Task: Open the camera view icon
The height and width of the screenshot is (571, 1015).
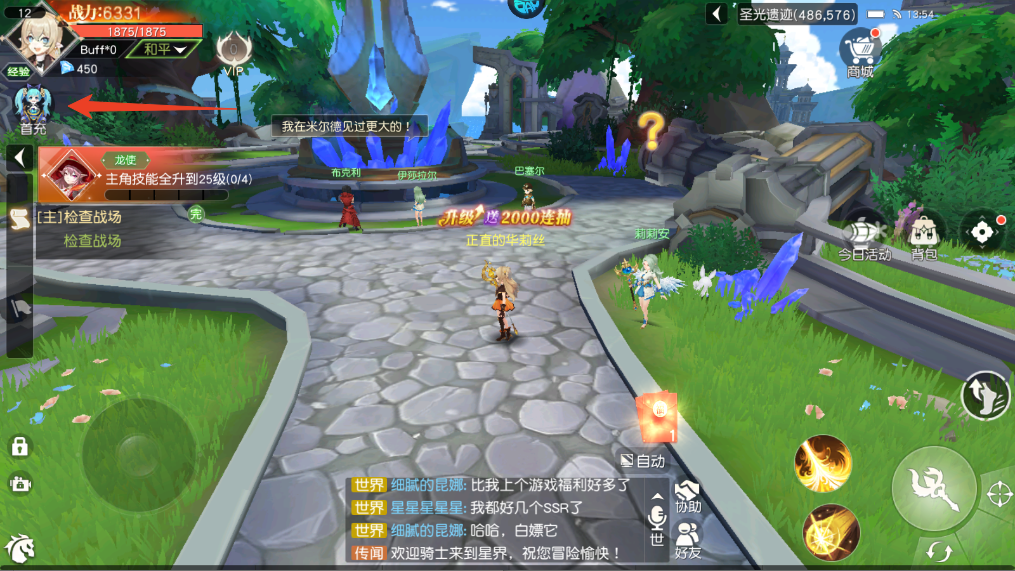Action: coord(19,484)
